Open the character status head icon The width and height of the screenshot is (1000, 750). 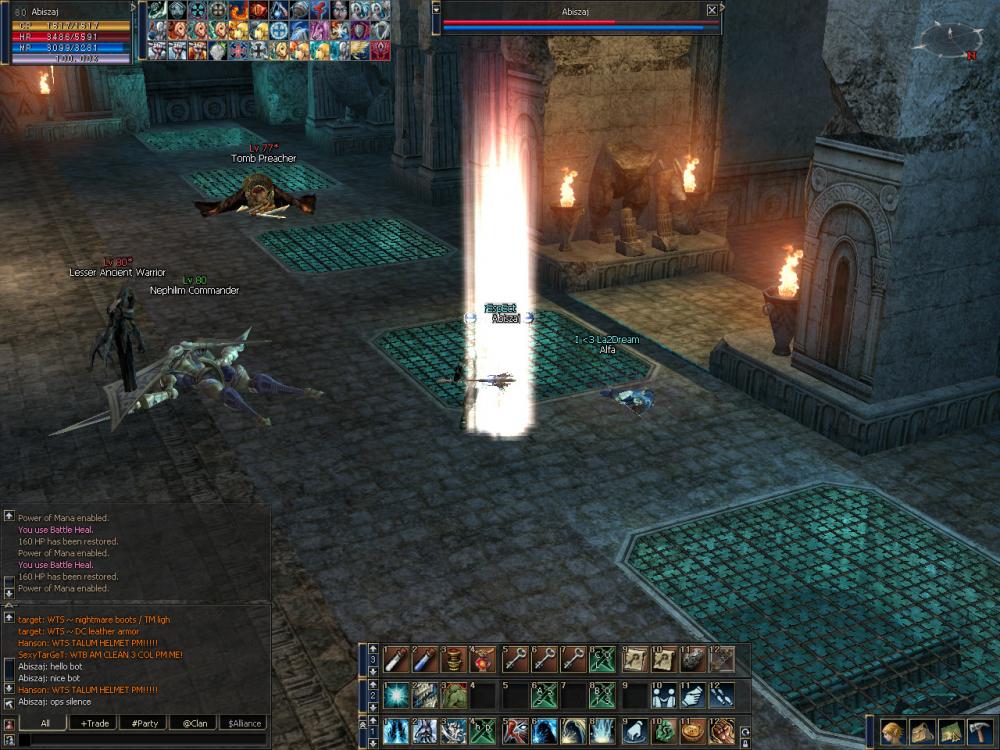click(893, 731)
